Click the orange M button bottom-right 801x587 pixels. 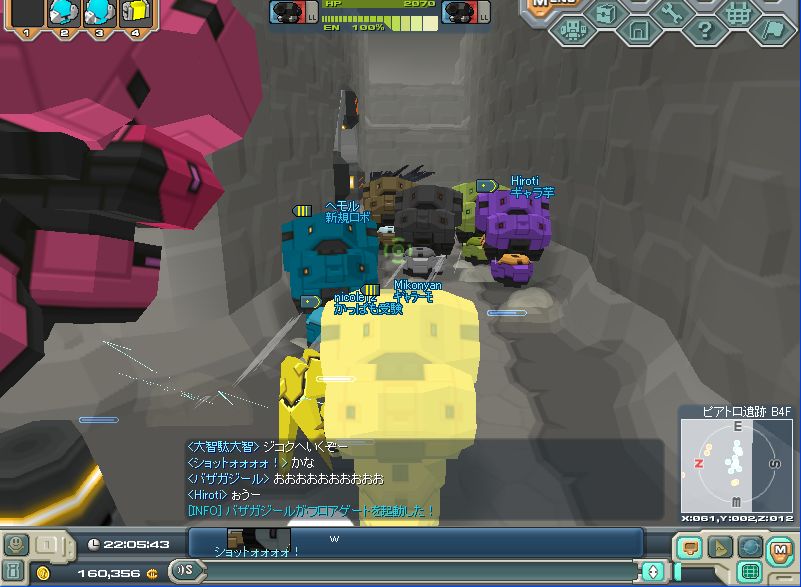(x=781, y=547)
